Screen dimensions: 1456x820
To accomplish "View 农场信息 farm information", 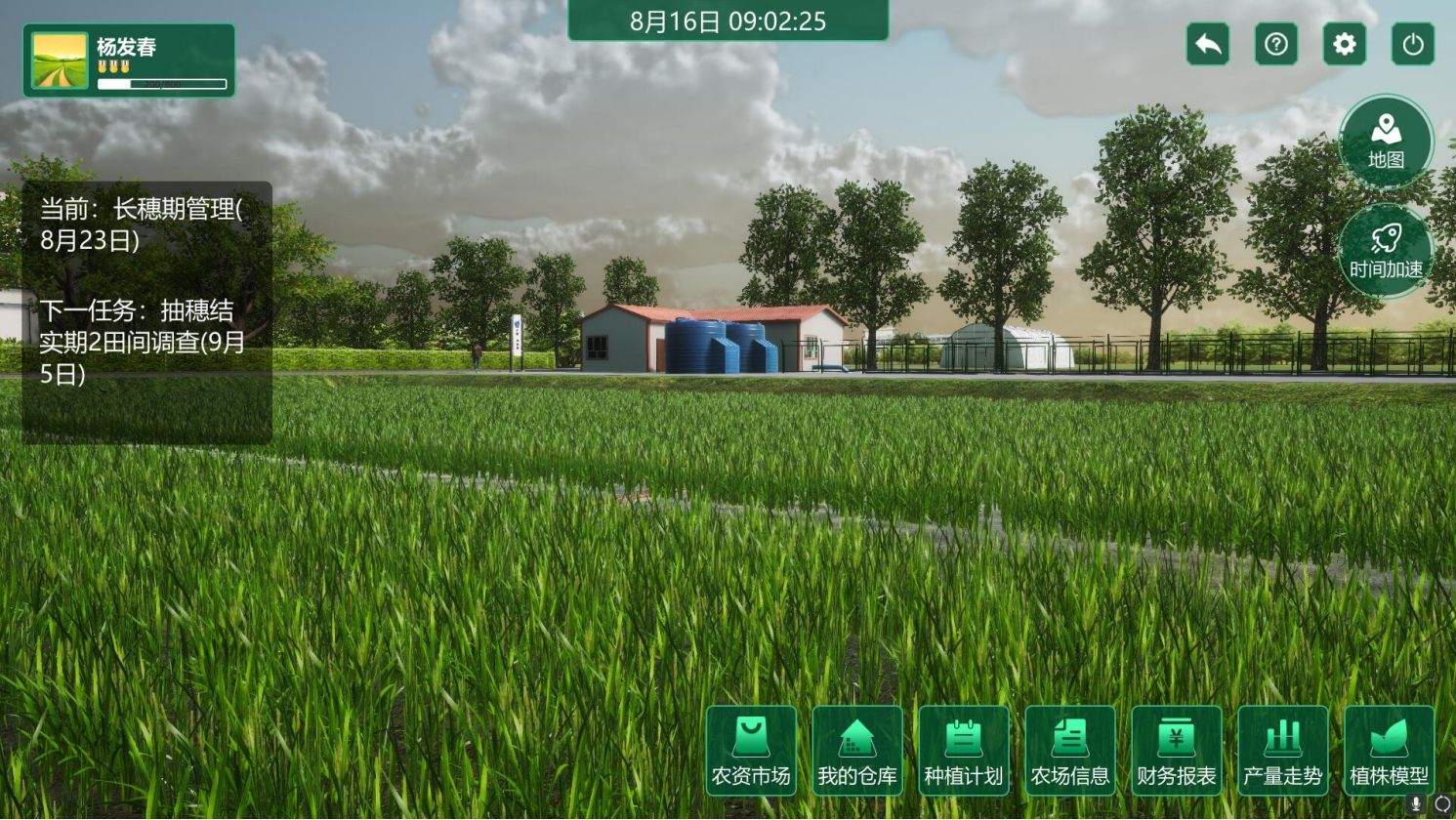I will pyautogui.click(x=1069, y=750).
